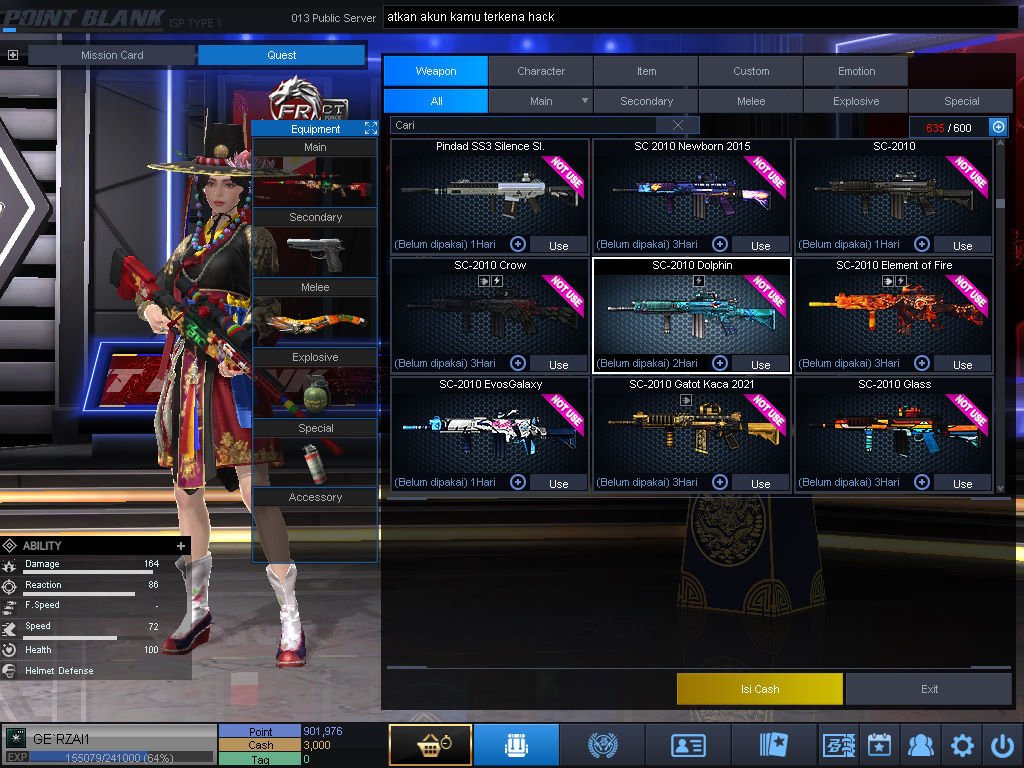Clear the weapon search box
Viewport: 1024px width, 768px height.
(679, 125)
